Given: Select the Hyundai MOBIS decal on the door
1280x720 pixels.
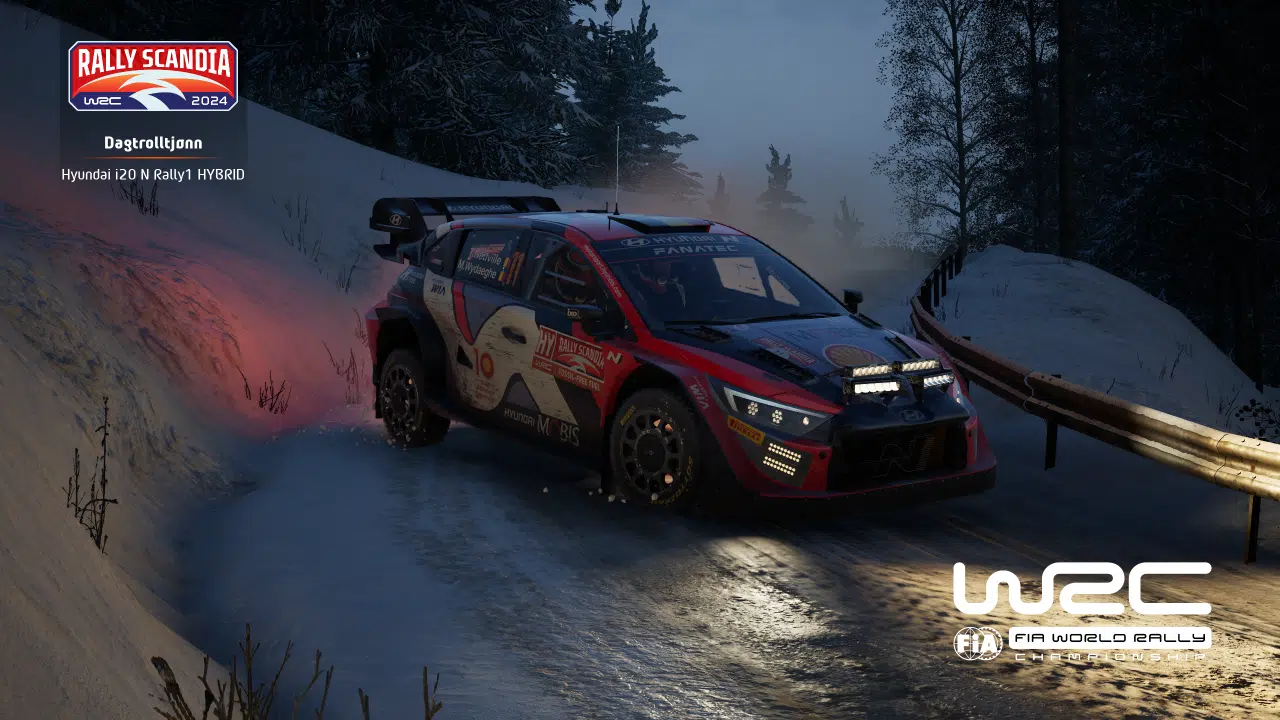Looking at the screenshot, I should point(540,425).
